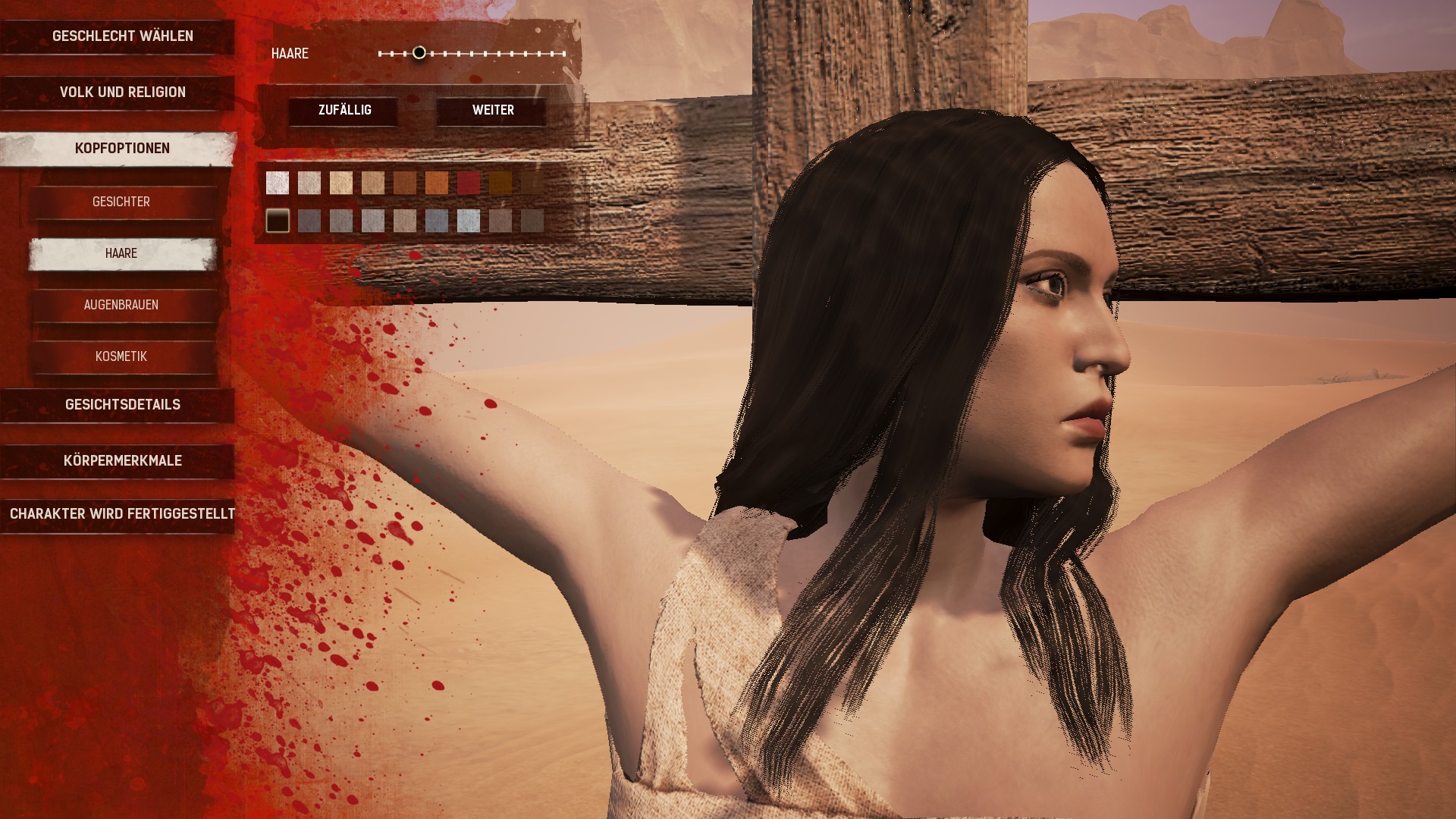Select the Kosmetik sub-option
The height and width of the screenshot is (819, 1456).
pos(121,356)
